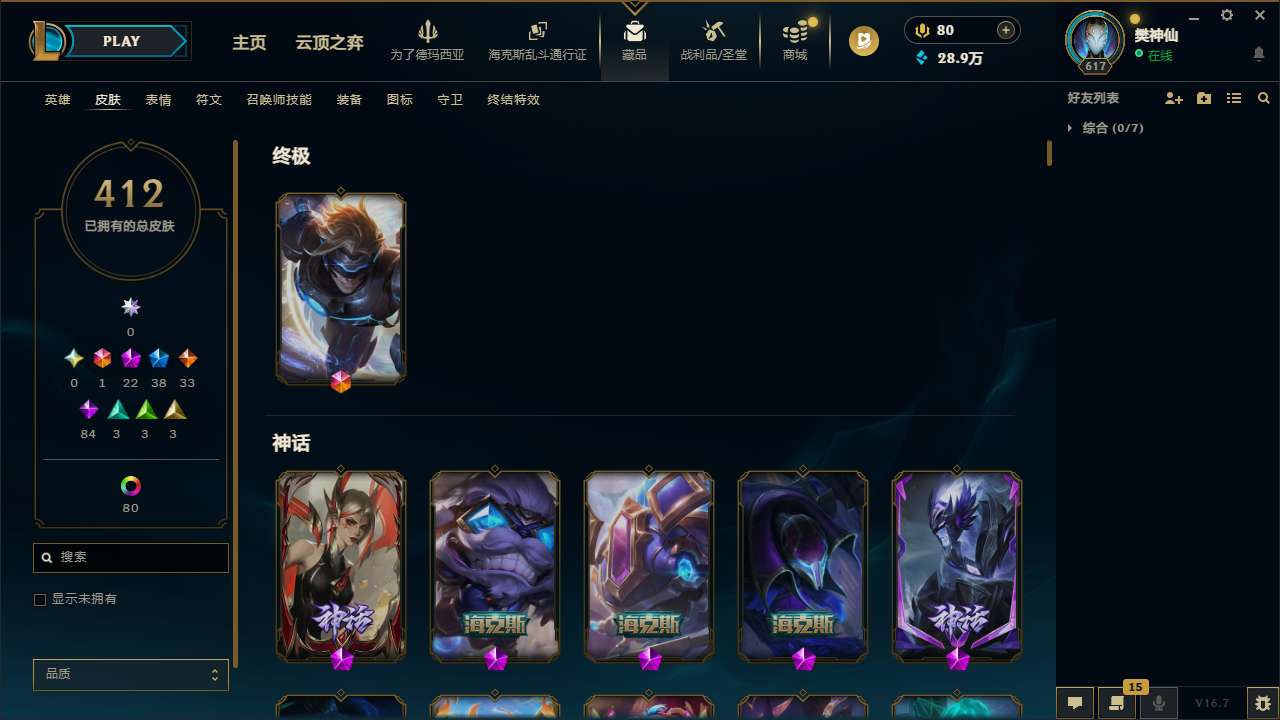Image resolution: width=1280 pixels, height=720 pixels.
Task: Click the rainbow chroma circle showing 80
Action: [130, 486]
